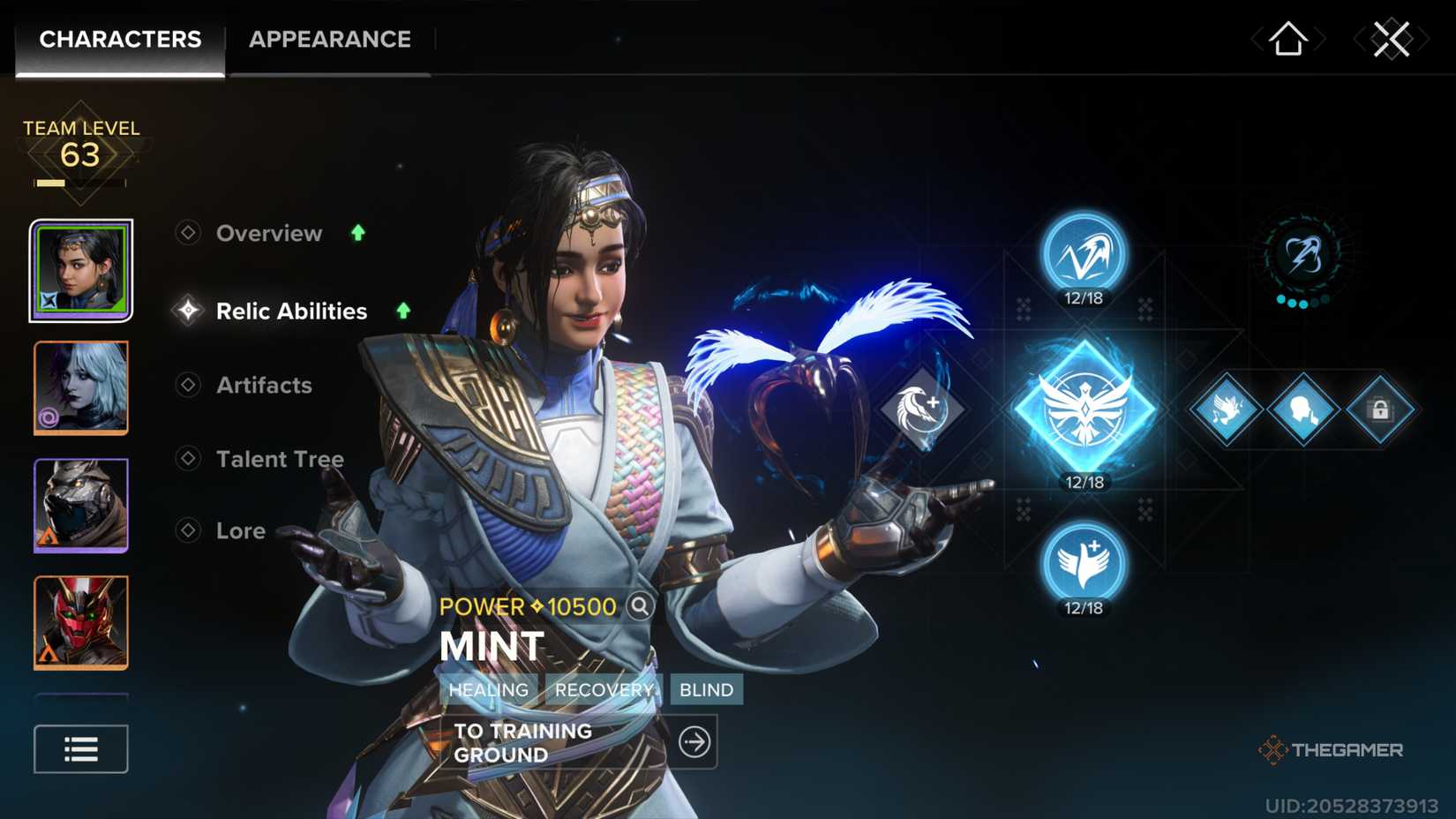Select the wolf character portrait
Screen dimensions: 1456x819
coord(80,506)
